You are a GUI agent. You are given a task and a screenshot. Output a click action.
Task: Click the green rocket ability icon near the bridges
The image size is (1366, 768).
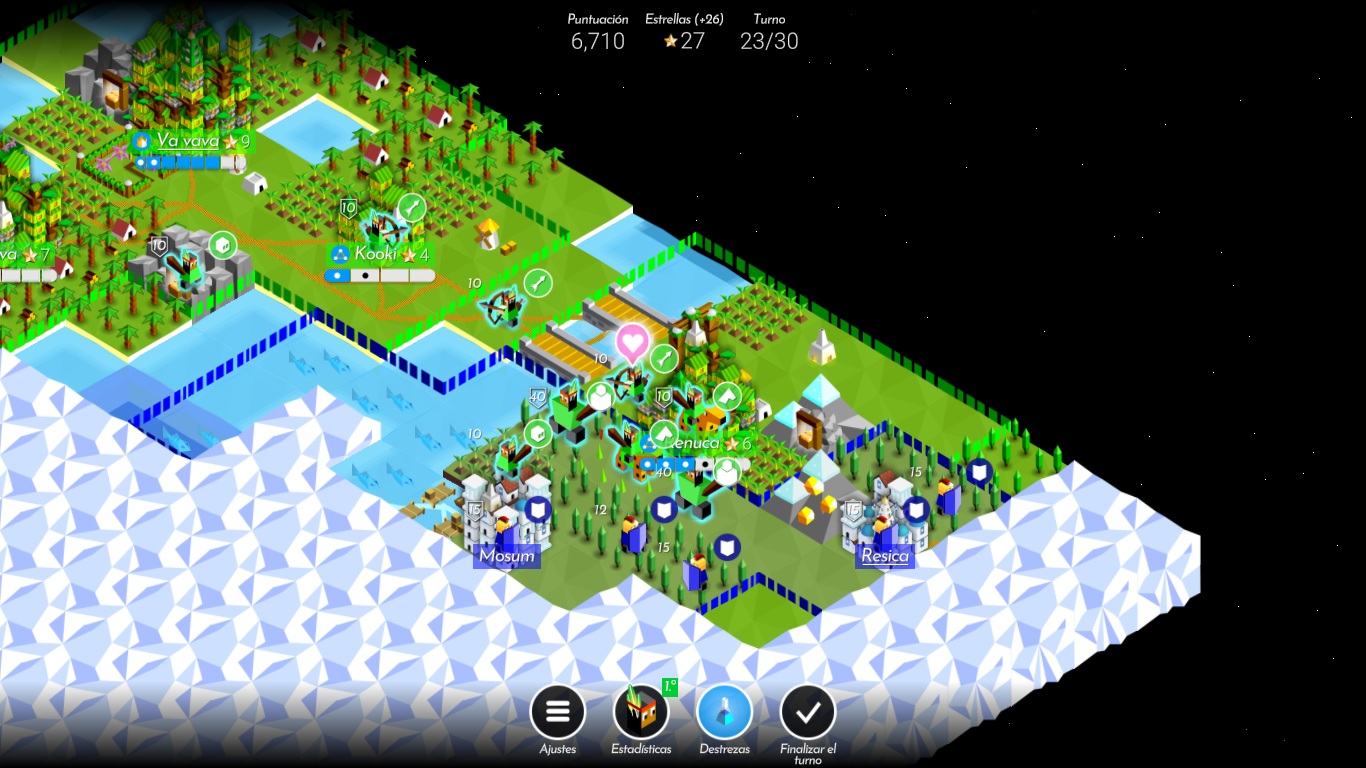(663, 356)
